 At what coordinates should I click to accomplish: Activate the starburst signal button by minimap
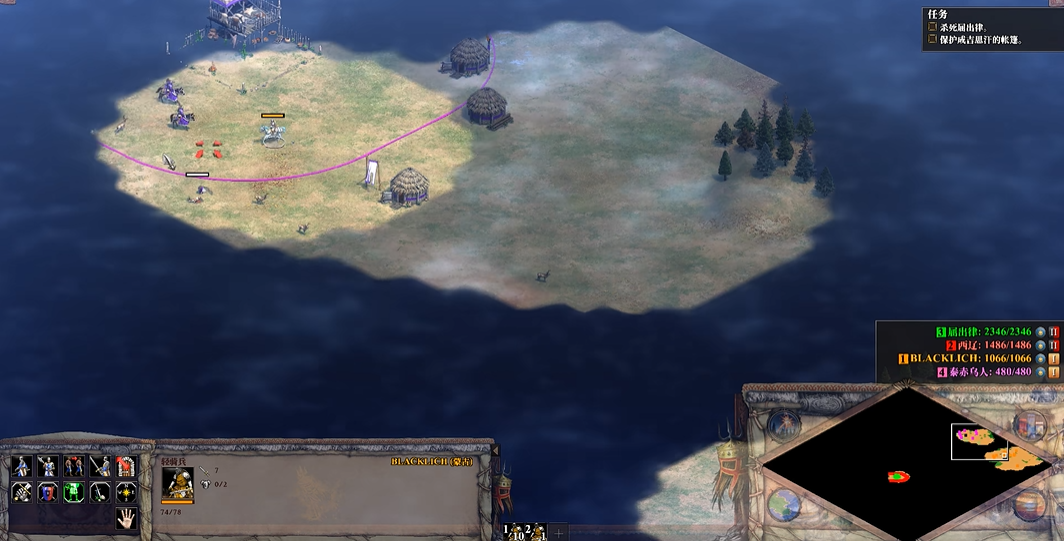[782, 424]
